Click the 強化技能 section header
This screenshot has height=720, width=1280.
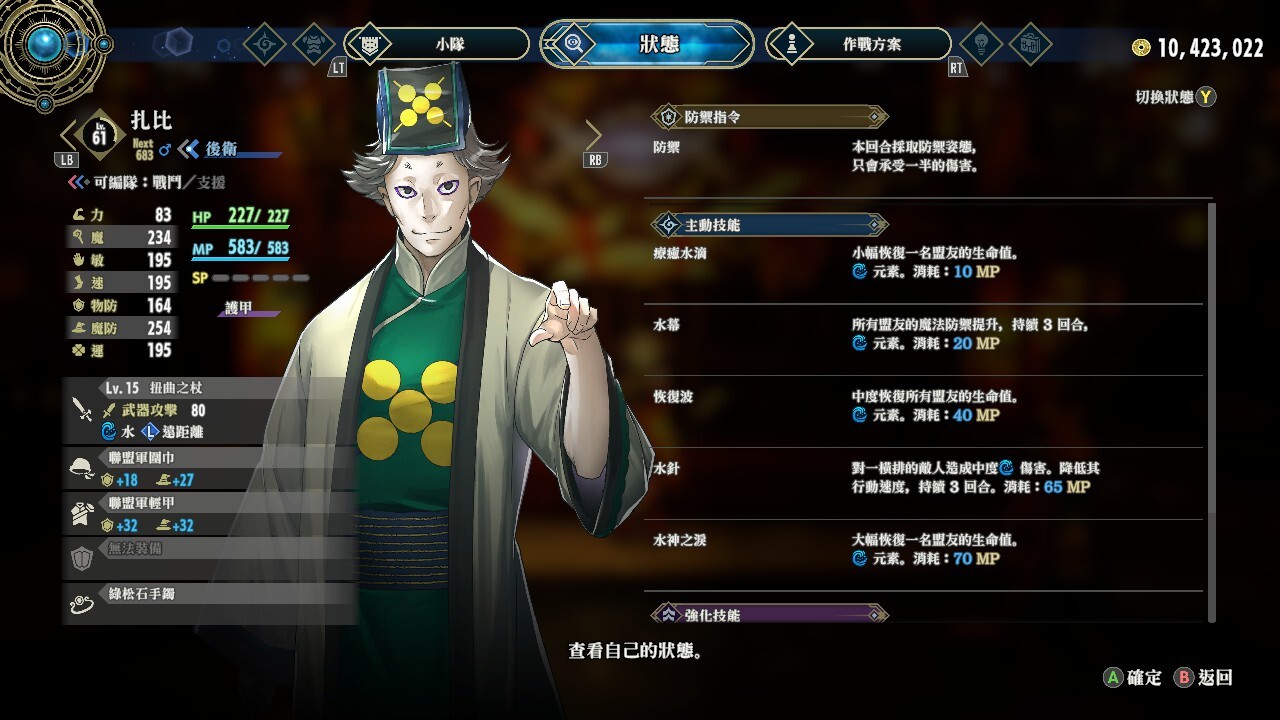point(768,614)
